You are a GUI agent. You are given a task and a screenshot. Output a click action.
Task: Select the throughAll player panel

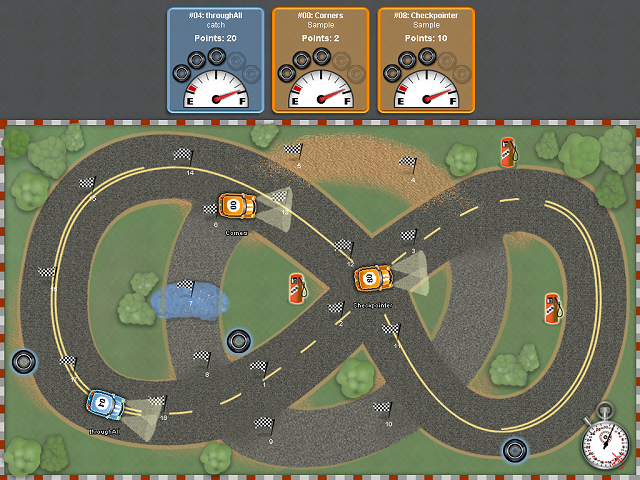tap(215, 60)
